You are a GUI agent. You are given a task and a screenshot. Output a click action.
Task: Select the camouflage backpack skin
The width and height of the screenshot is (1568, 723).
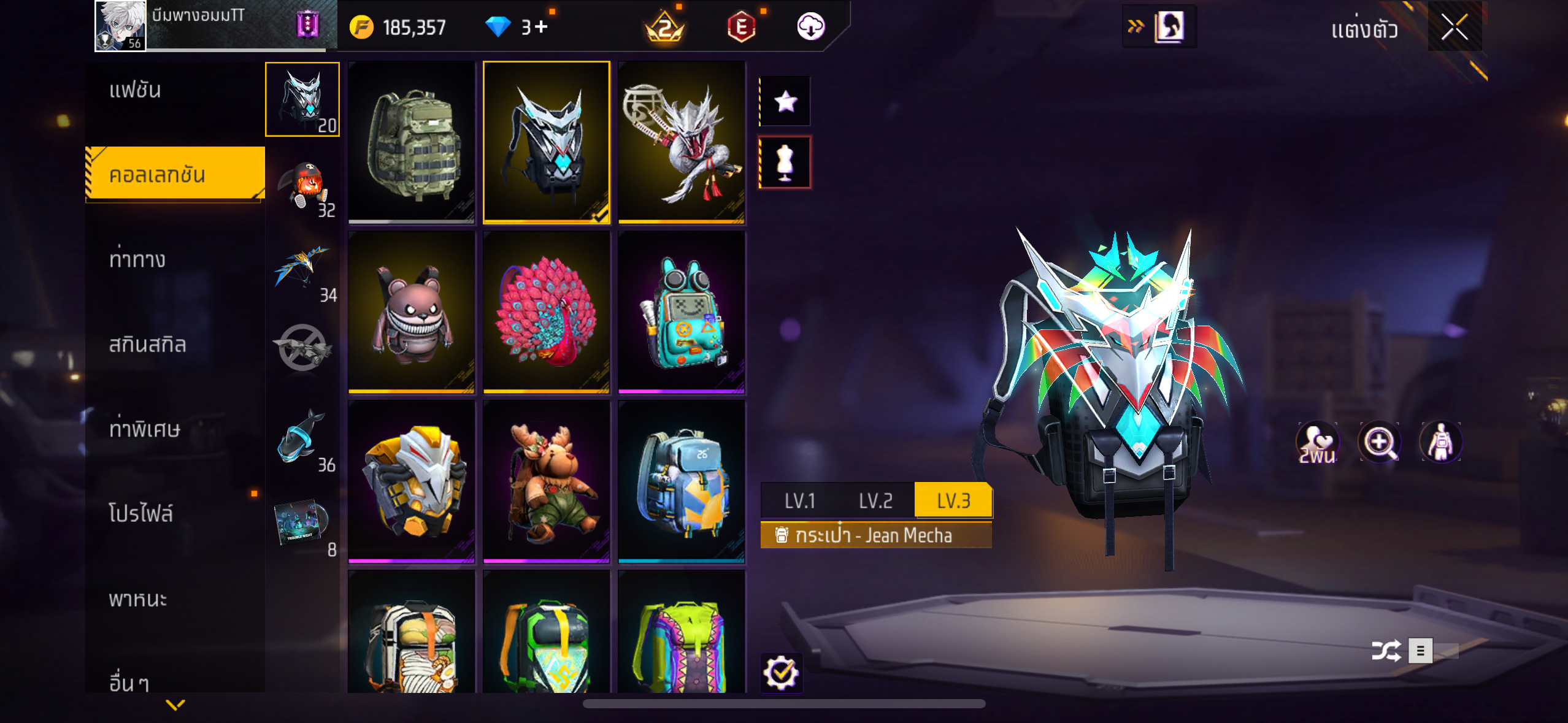[x=412, y=142]
